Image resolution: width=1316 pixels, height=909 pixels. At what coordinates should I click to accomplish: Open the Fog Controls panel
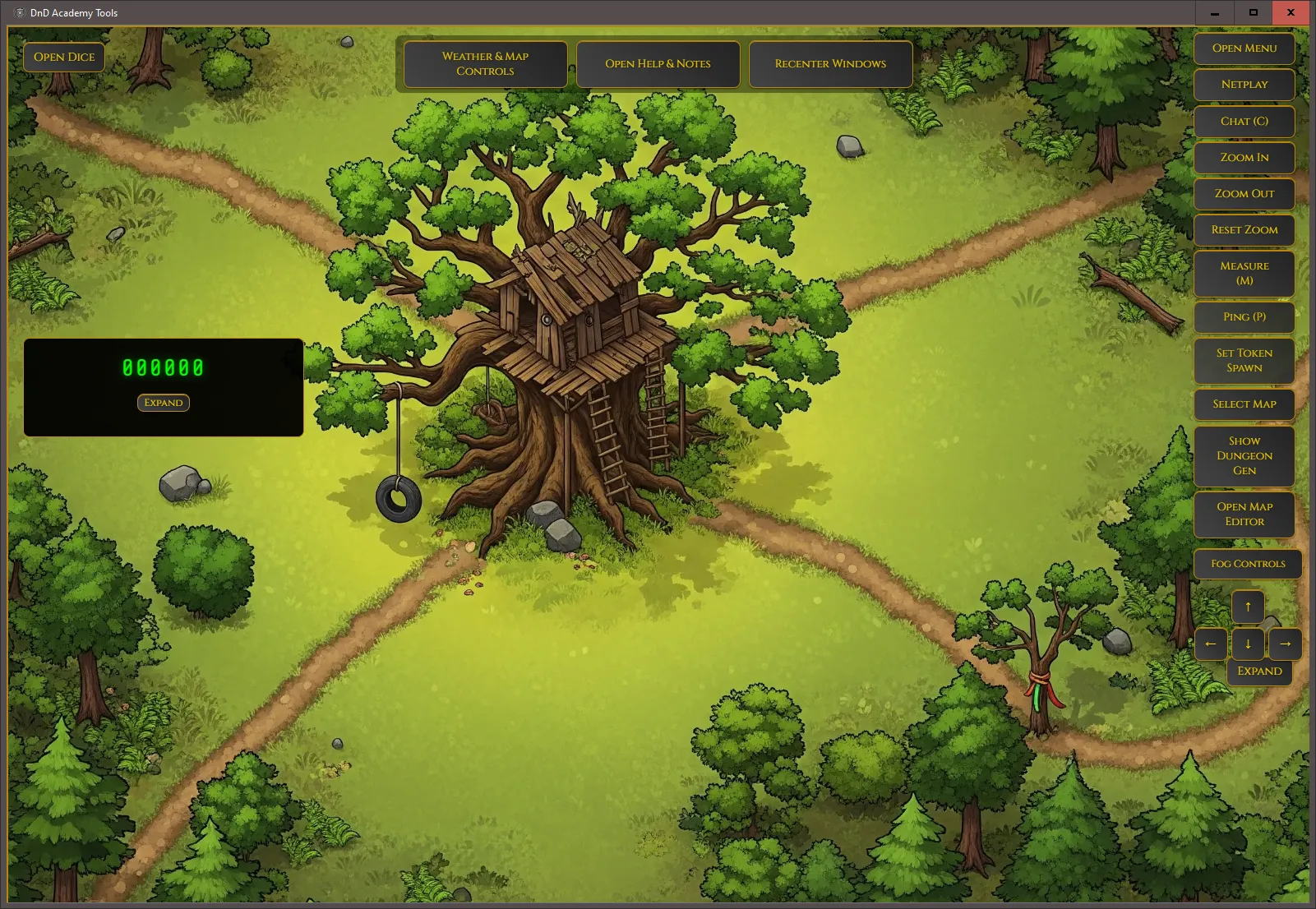[1247, 564]
